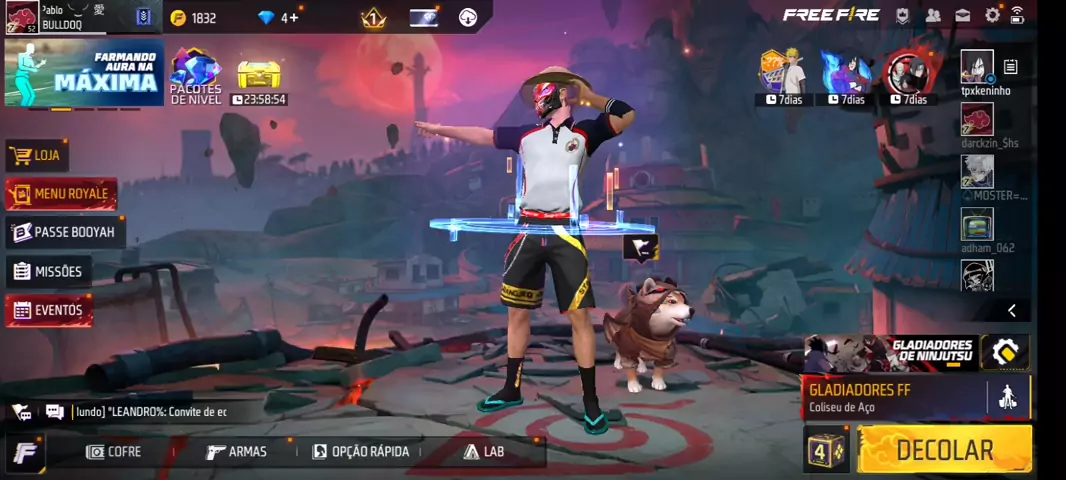Open the Pacotes de Nível offer
This screenshot has width=1066, height=480.
click(196, 75)
